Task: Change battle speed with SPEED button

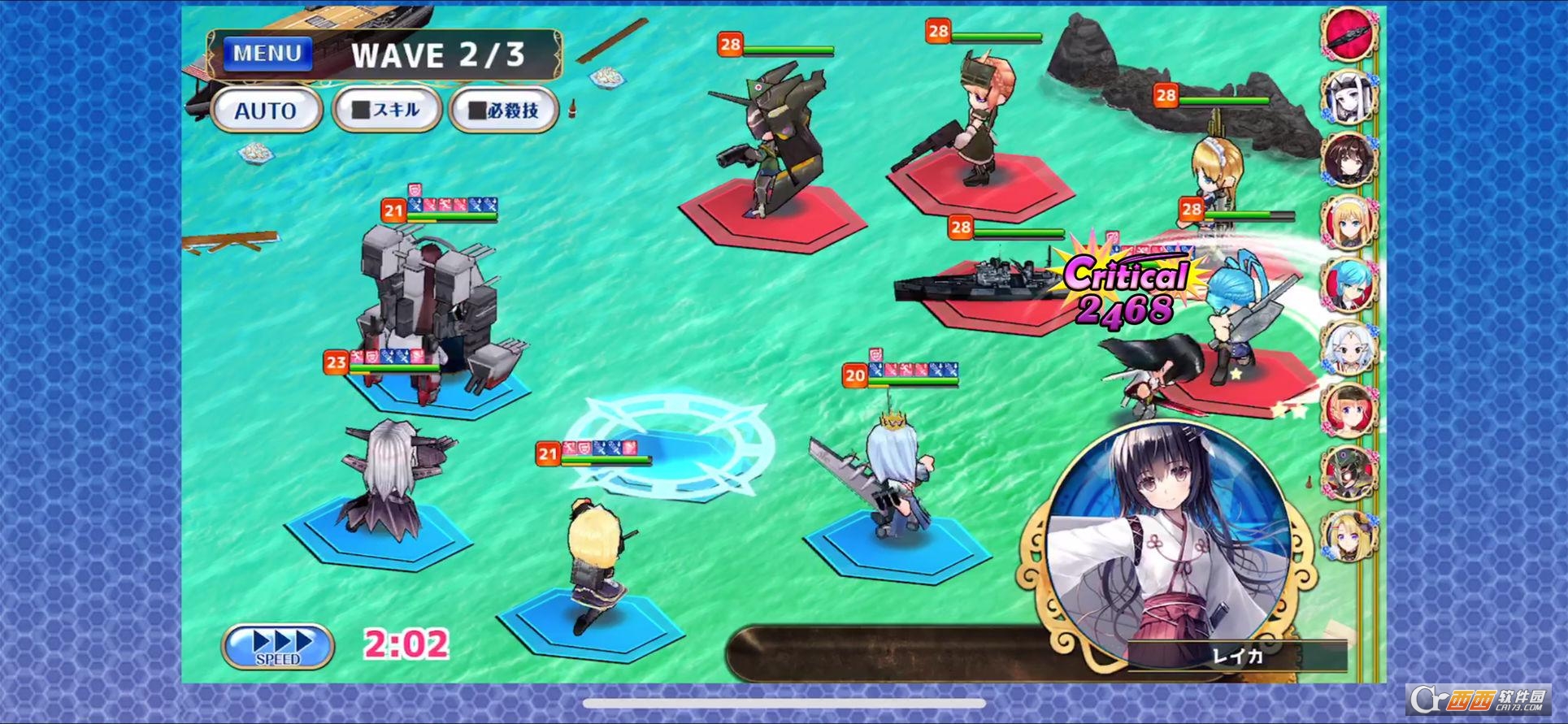Action: point(278,646)
